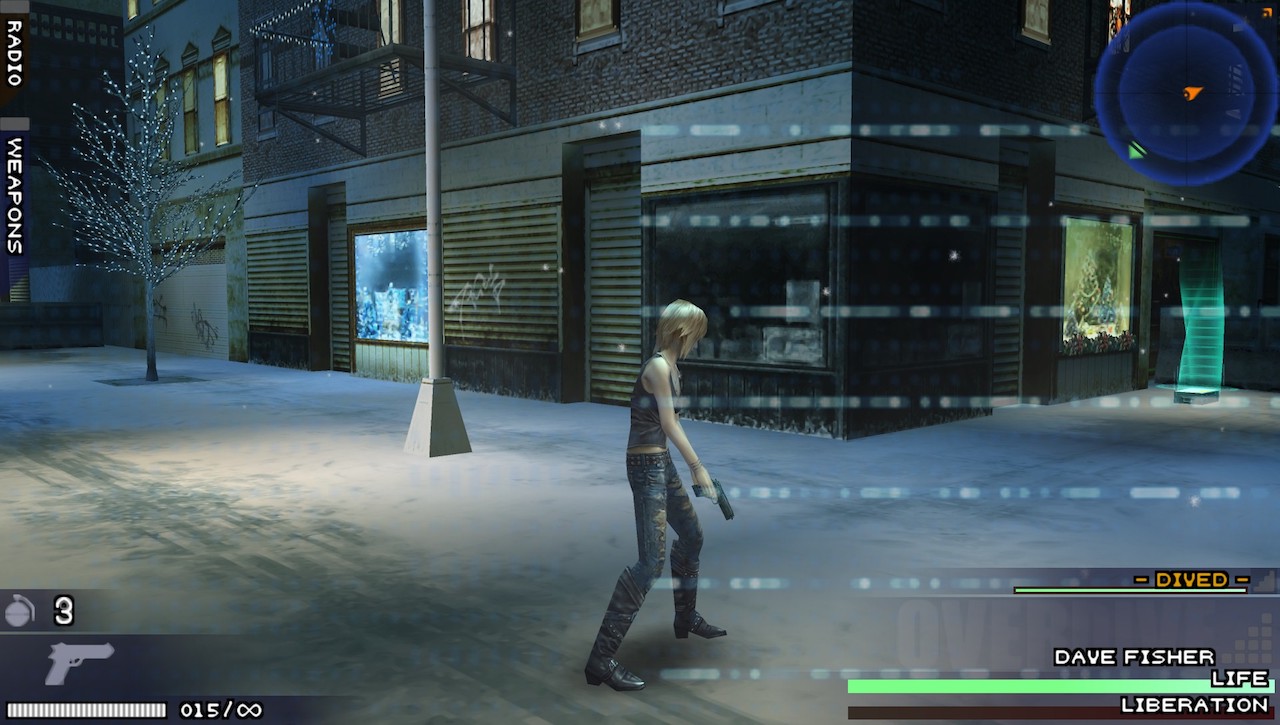Open the WEAPONS tab

(14, 195)
